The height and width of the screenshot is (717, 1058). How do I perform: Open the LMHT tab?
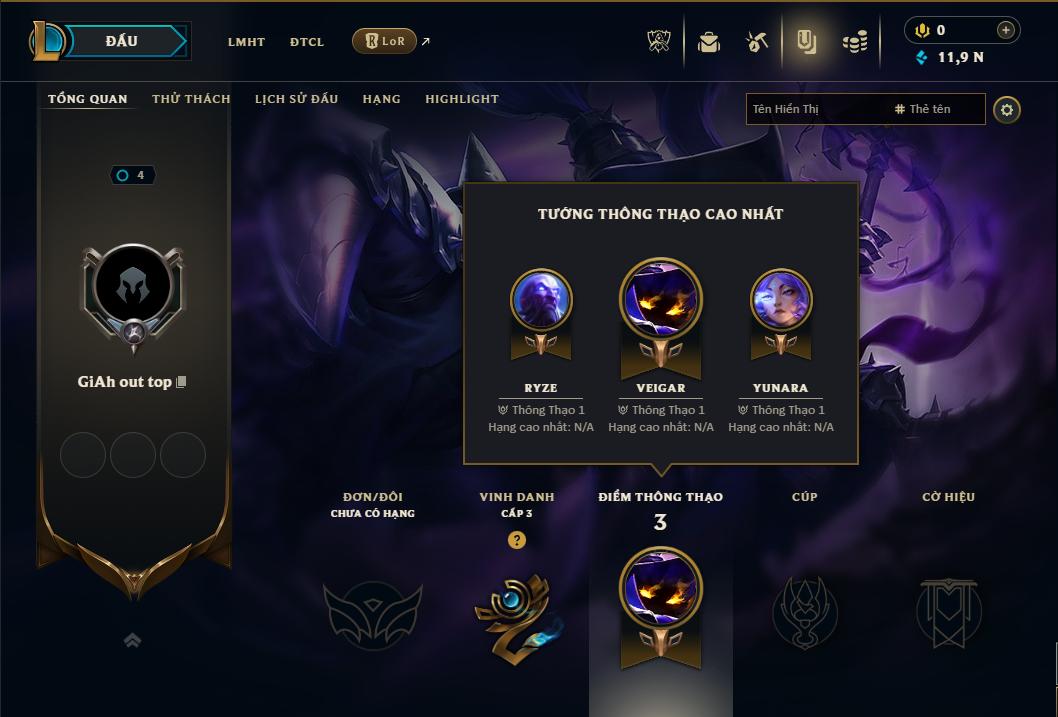[246, 42]
